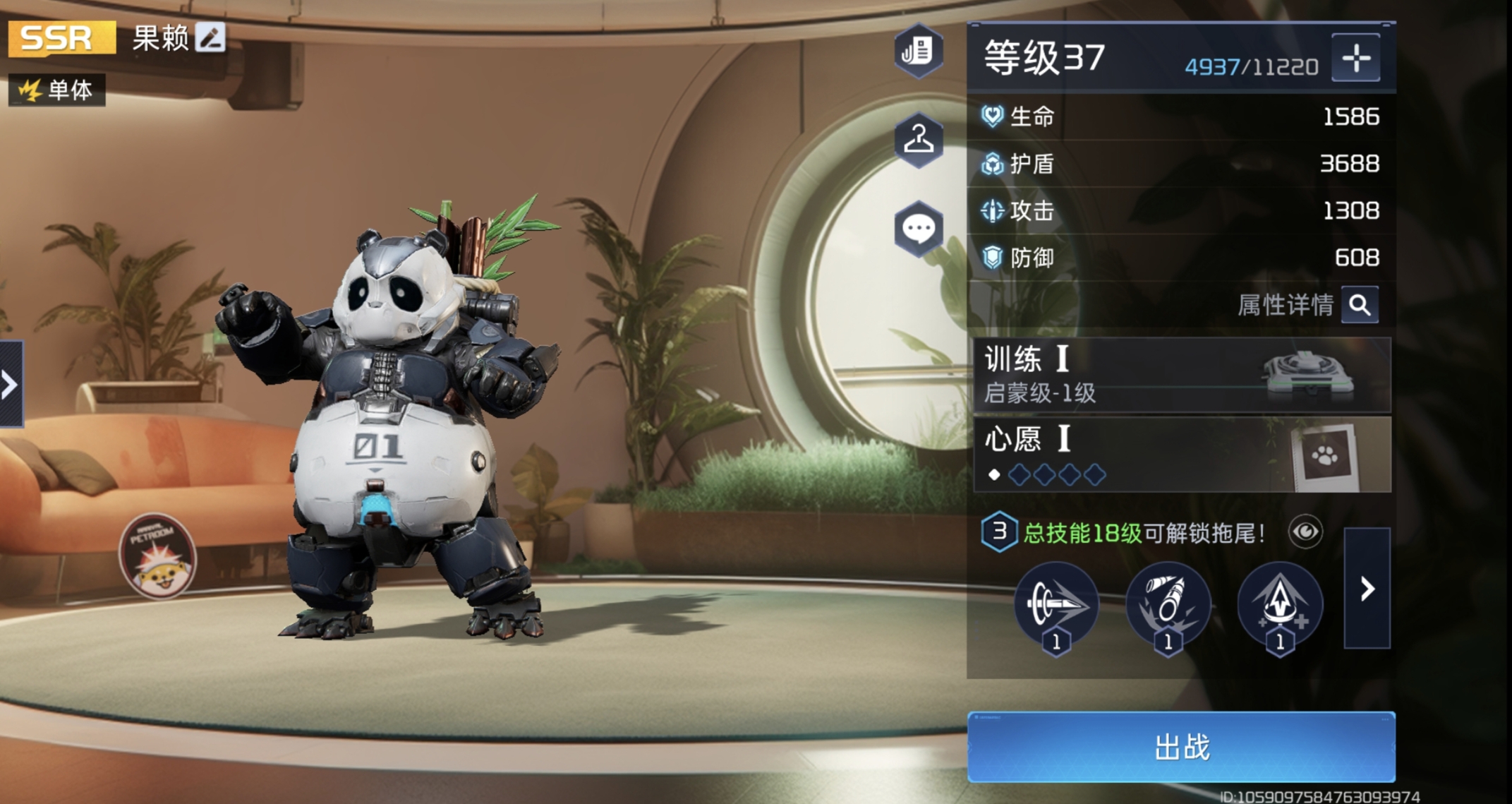Click the 单体 single-target tag
The image size is (1512, 804).
point(57,90)
